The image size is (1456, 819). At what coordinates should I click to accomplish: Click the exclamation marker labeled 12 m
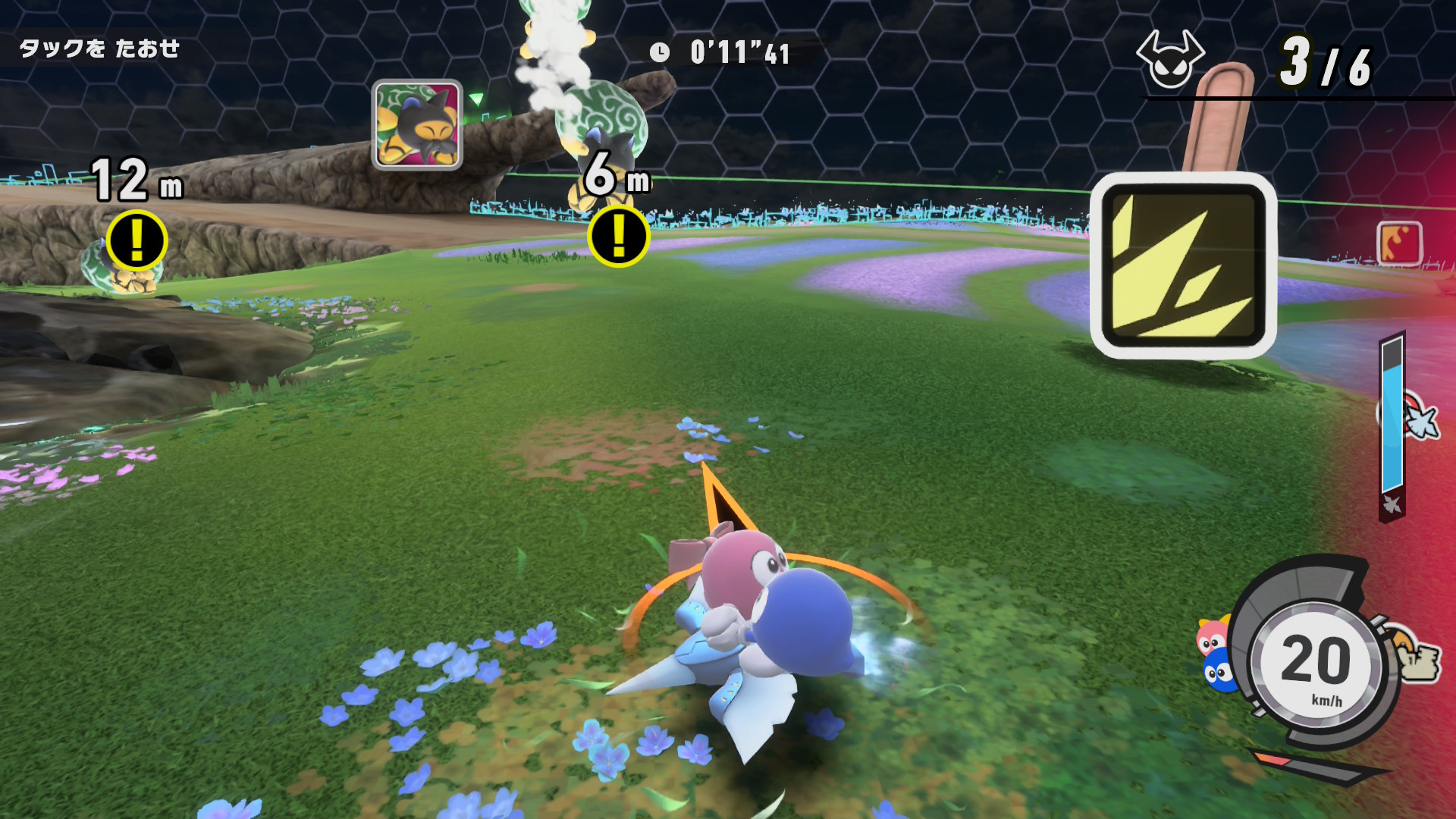click(136, 240)
